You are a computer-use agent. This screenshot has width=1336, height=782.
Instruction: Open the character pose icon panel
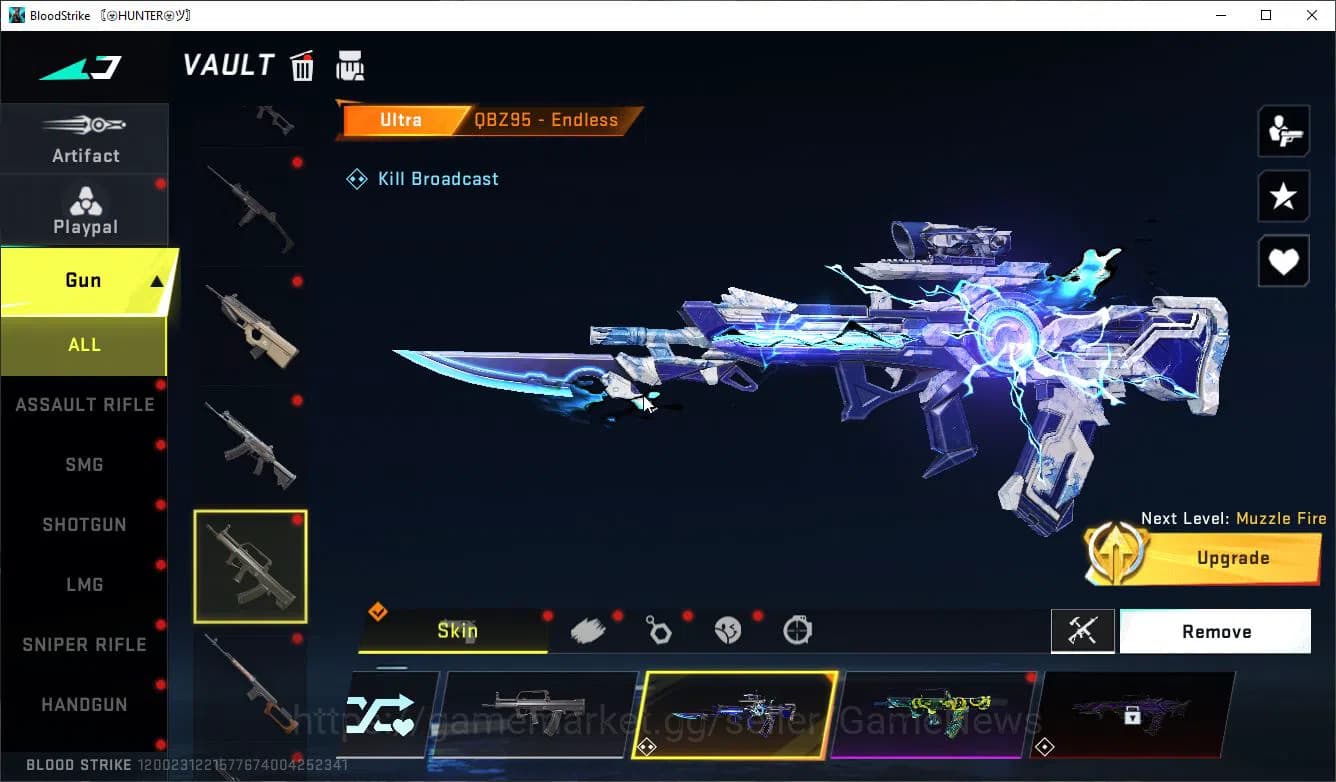click(1283, 130)
